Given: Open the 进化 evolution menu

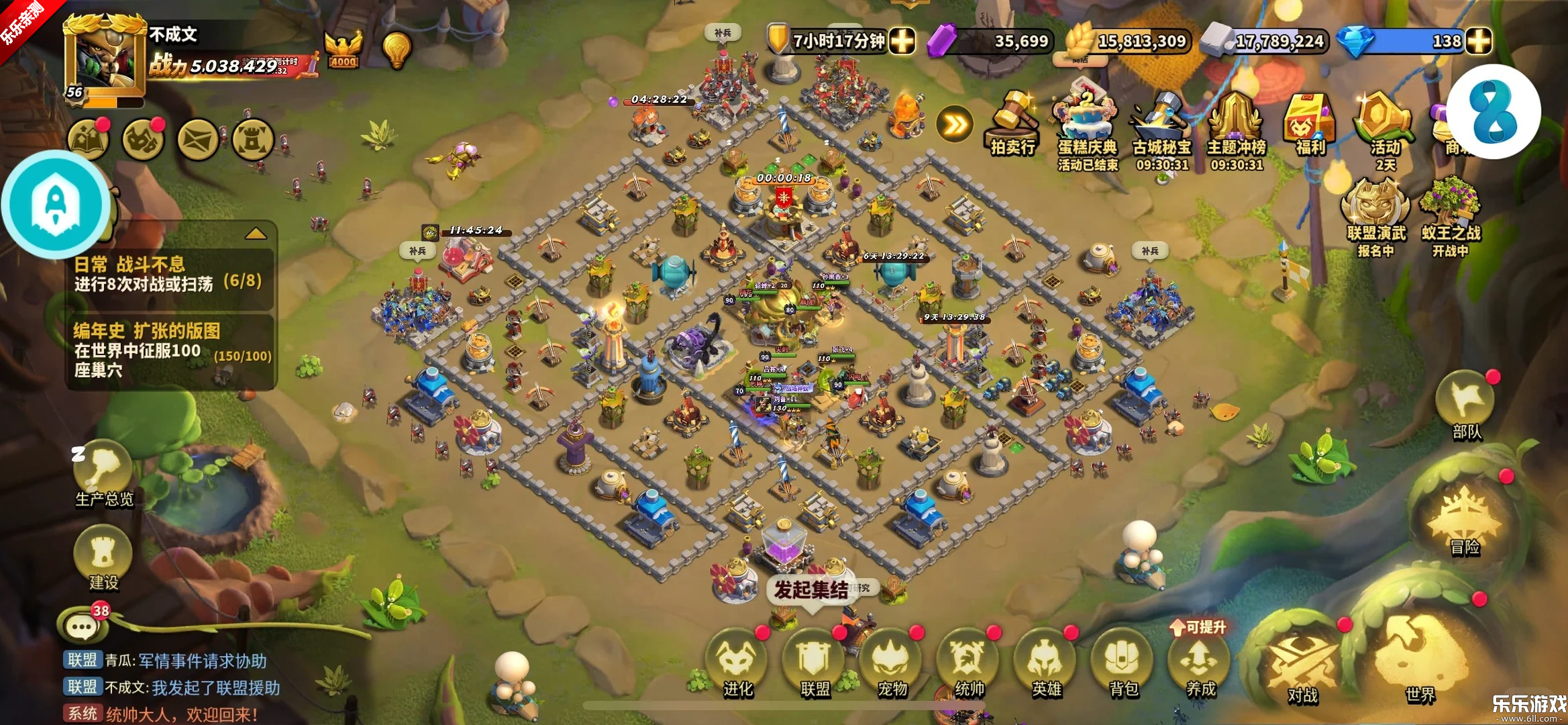Looking at the screenshot, I should [x=737, y=661].
